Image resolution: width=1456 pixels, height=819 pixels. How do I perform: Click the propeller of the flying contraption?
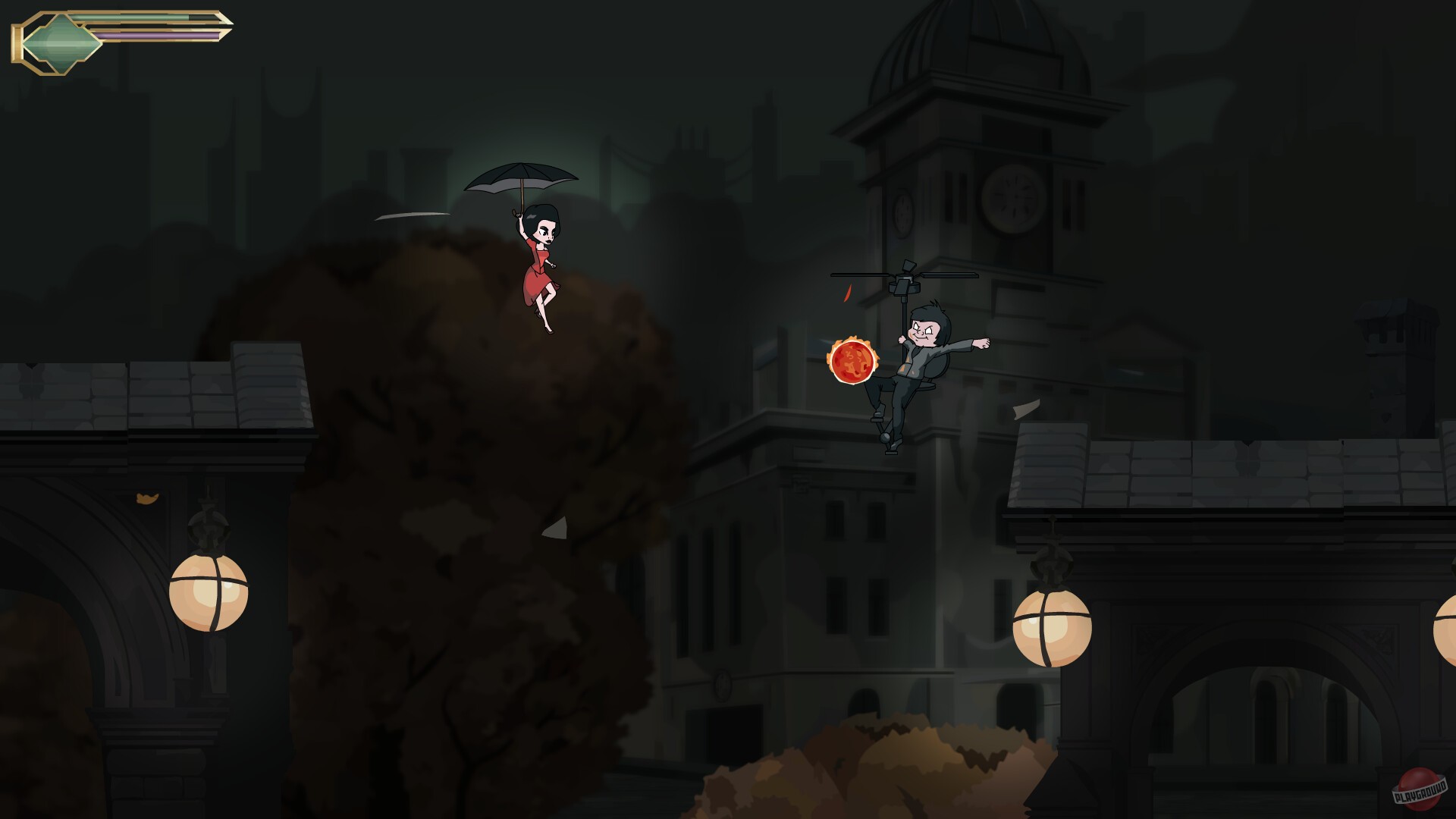click(x=906, y=275)
